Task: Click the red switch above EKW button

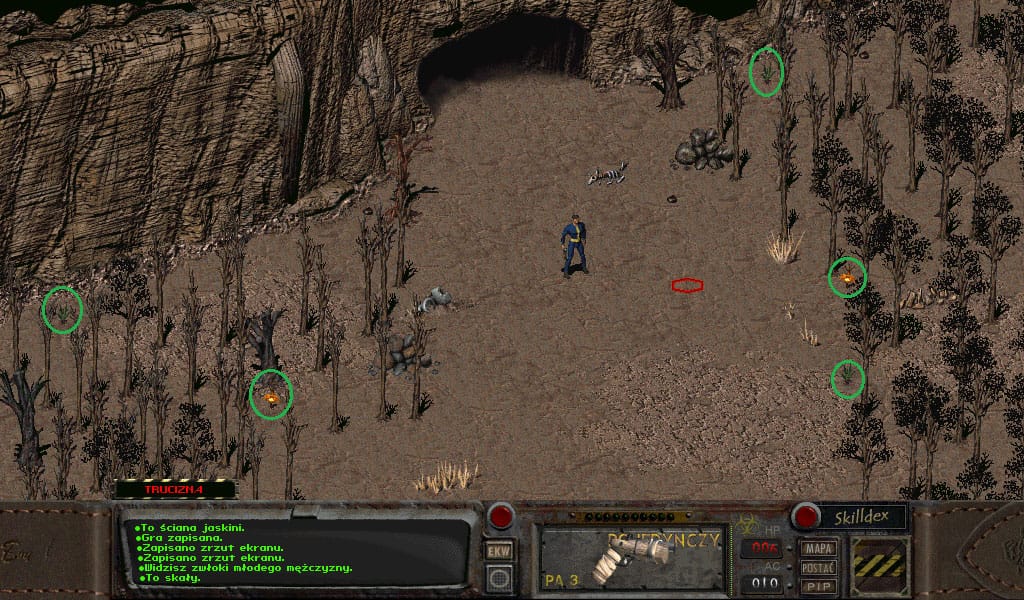Action: pos(499,517)
